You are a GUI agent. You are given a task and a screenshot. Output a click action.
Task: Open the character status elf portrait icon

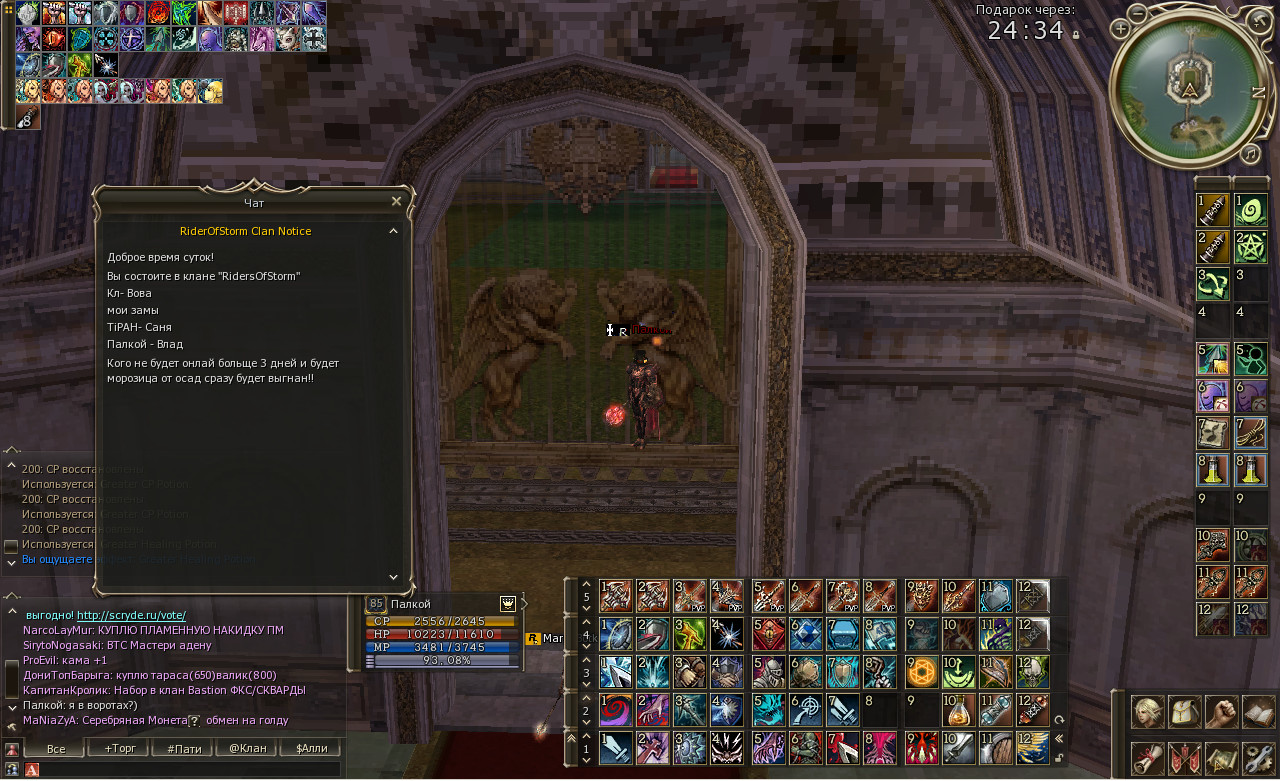pos(1146,712)
